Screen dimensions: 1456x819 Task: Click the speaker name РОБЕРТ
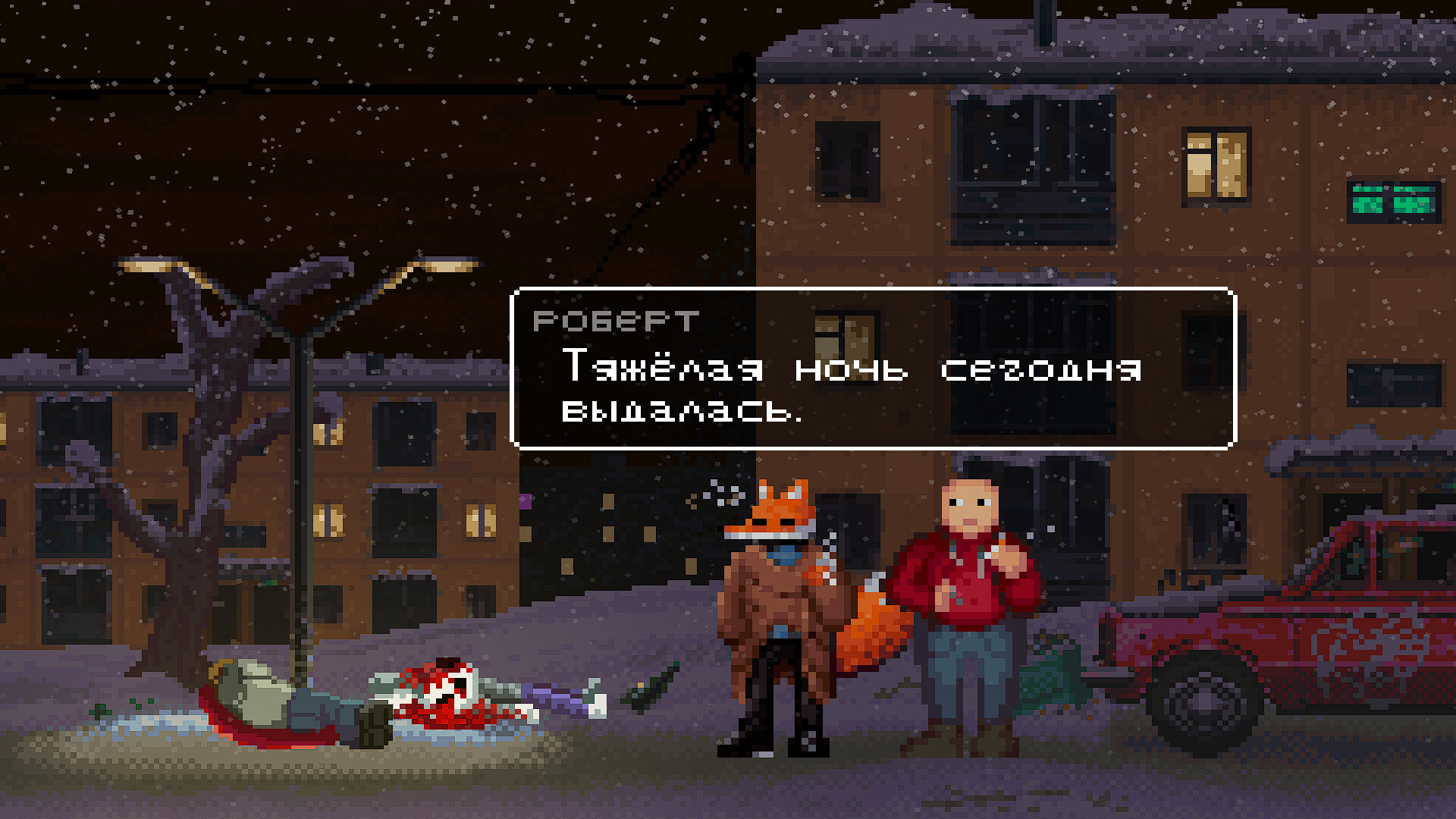tap(614, 321)
